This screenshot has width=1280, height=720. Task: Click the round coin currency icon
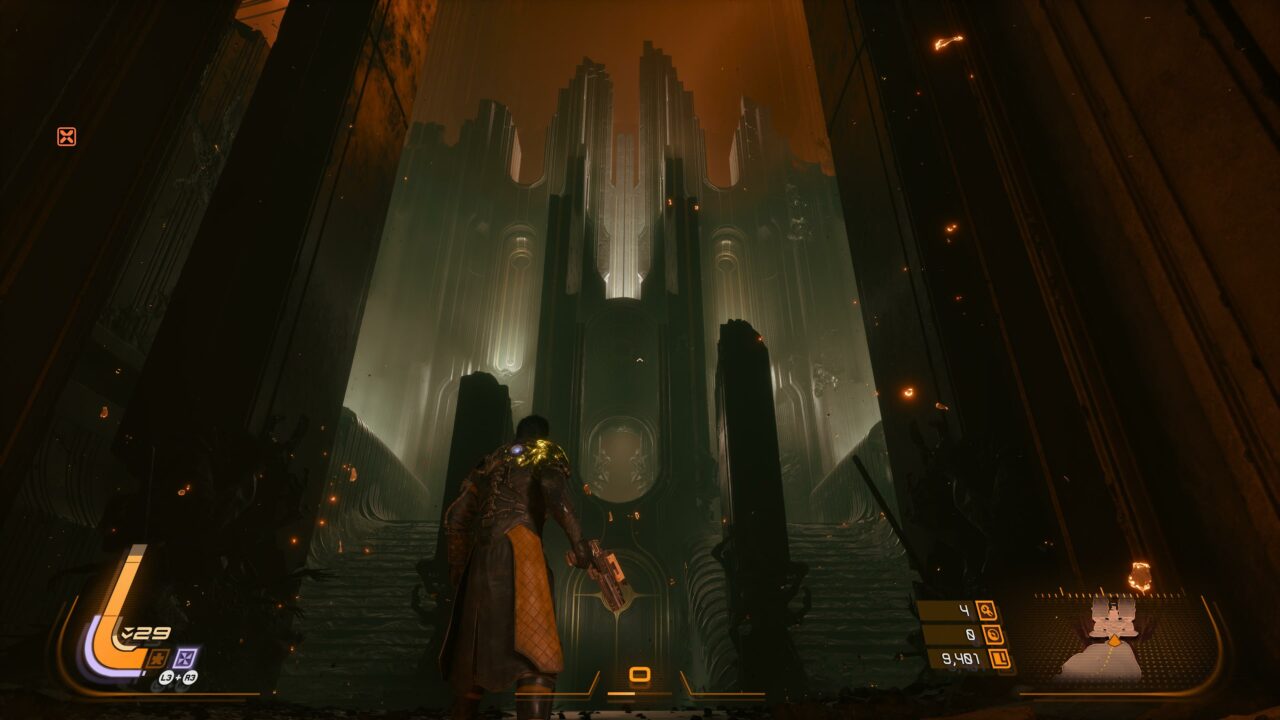995,634
